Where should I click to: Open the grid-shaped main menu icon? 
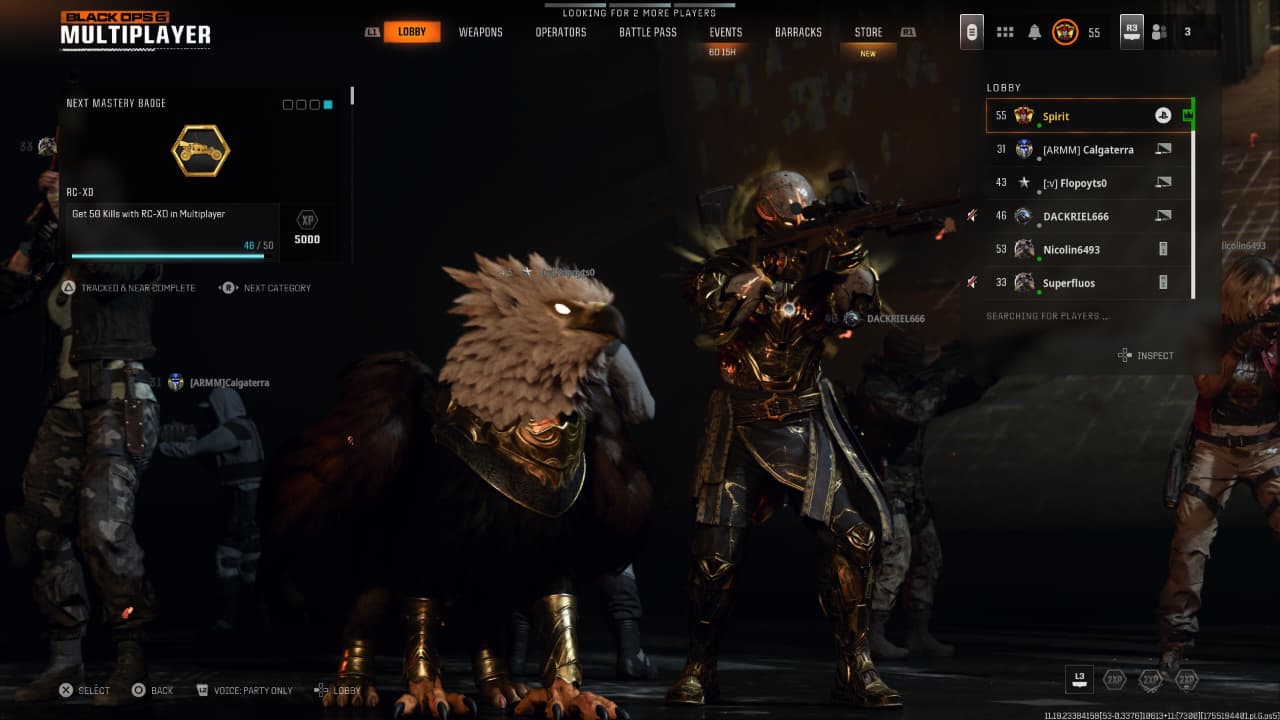pyautogui.click(x=1005, y=32)
